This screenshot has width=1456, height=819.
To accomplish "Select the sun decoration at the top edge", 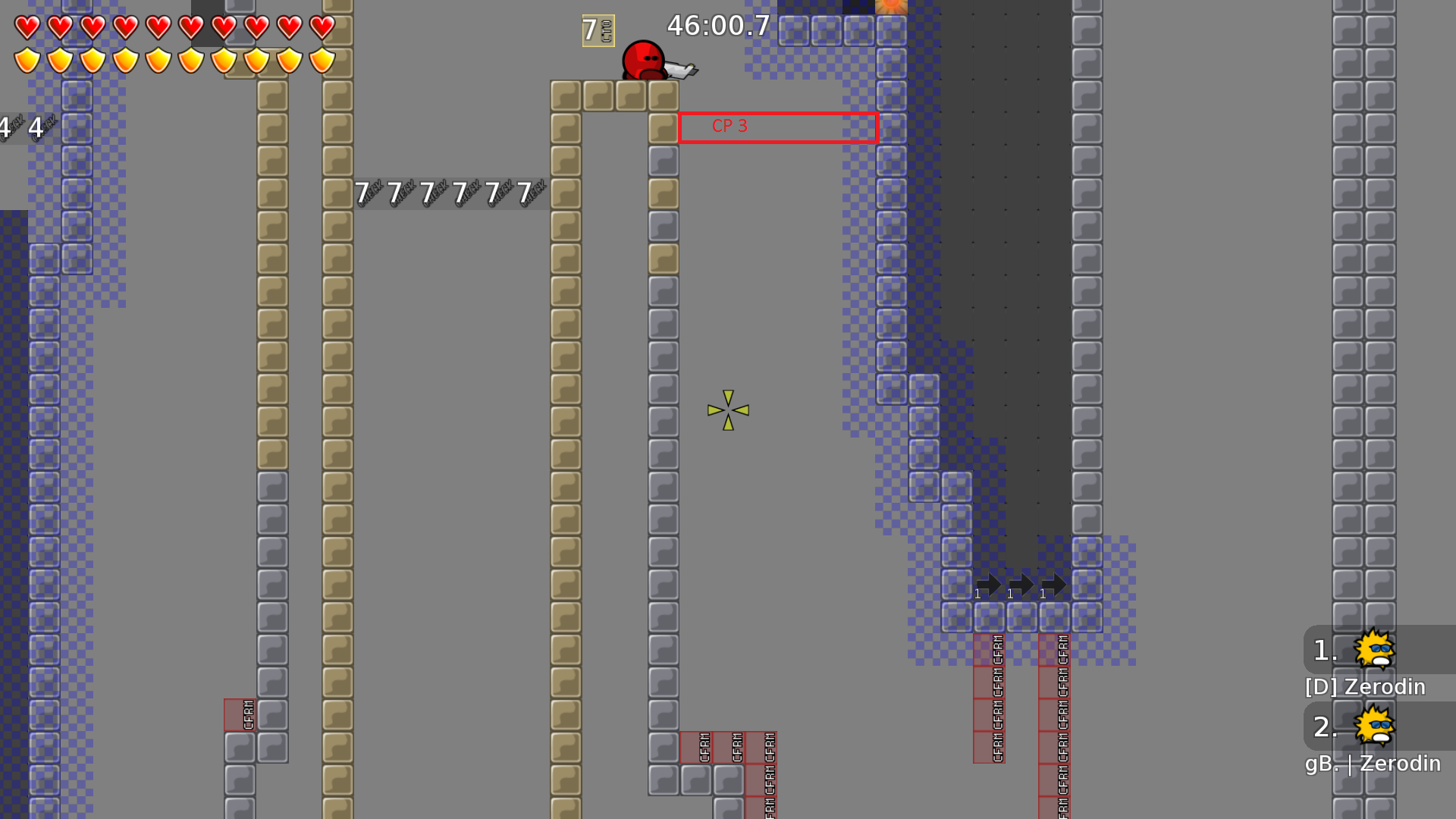I will click(x=892, y=6).
